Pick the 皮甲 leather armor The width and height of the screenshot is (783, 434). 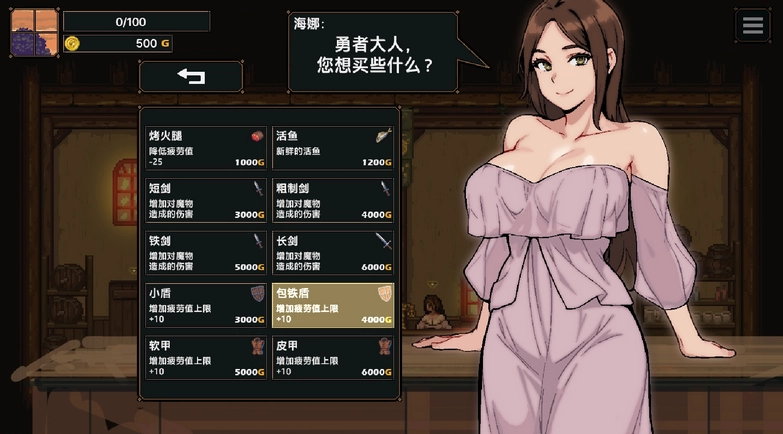[x=333, y=358]
